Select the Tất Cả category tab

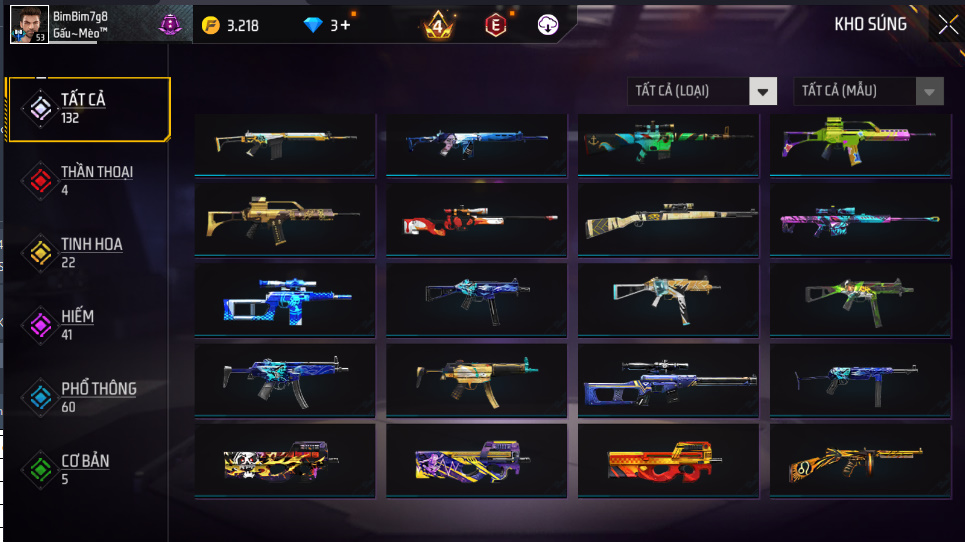click(x=88, y=108)
